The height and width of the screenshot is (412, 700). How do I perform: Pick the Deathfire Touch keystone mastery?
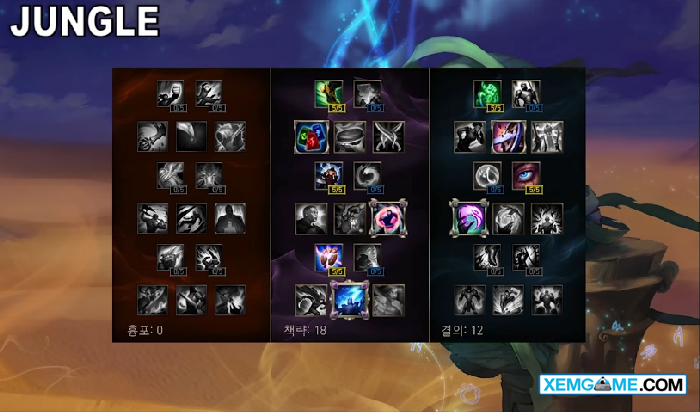pos(230,298)
